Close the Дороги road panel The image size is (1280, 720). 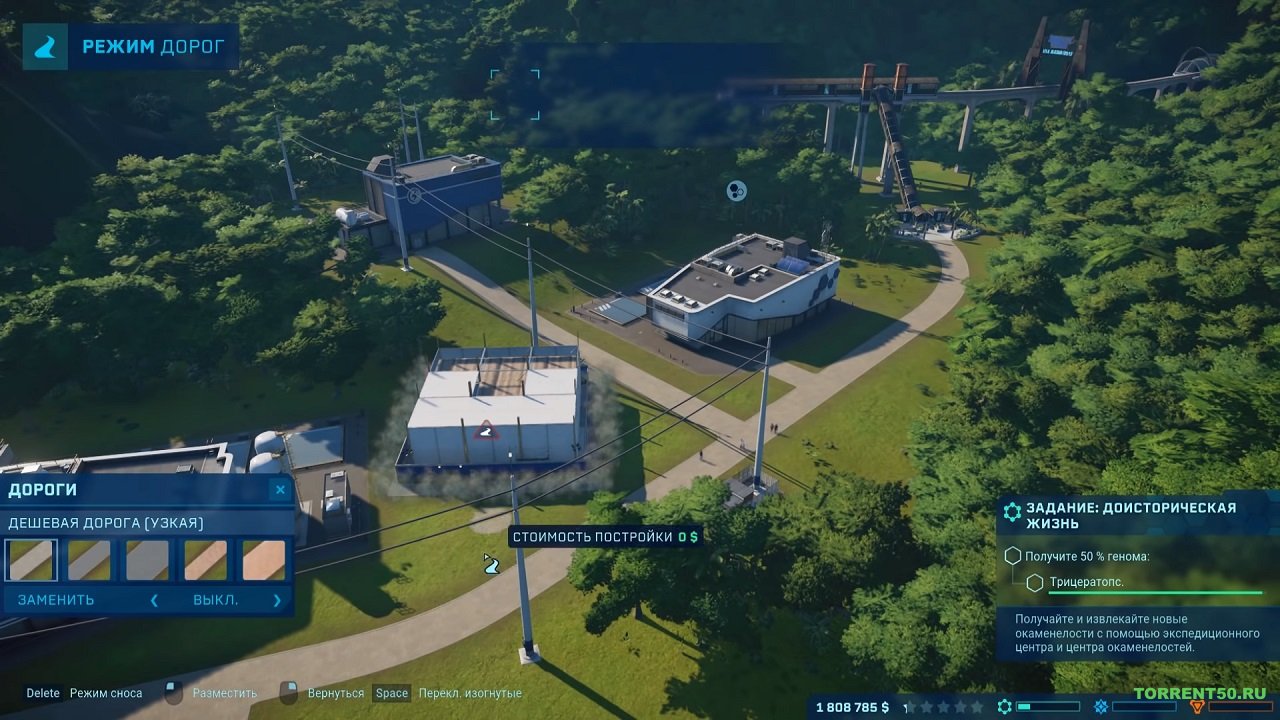click(x=280, y=489)
